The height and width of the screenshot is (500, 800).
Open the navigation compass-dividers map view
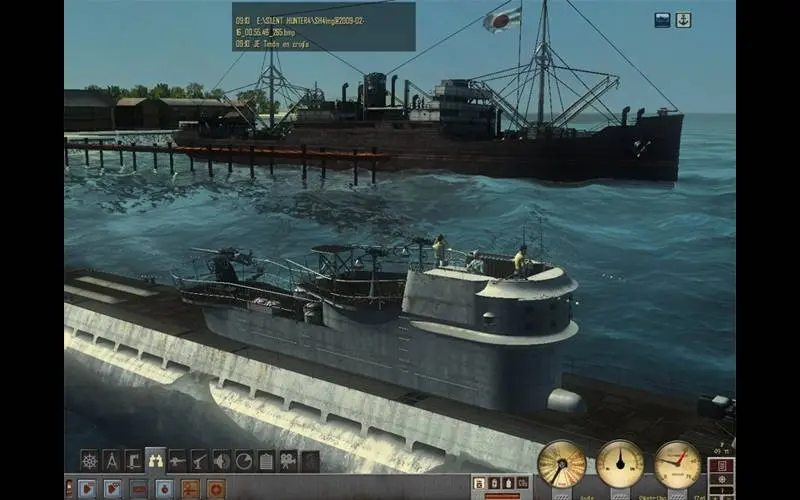pyautogui.click(x=111, y=460)
